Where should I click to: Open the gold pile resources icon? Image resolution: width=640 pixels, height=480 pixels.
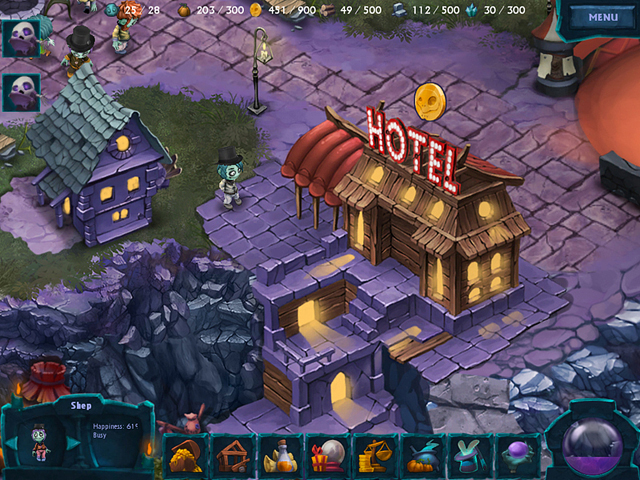(184, 456)
